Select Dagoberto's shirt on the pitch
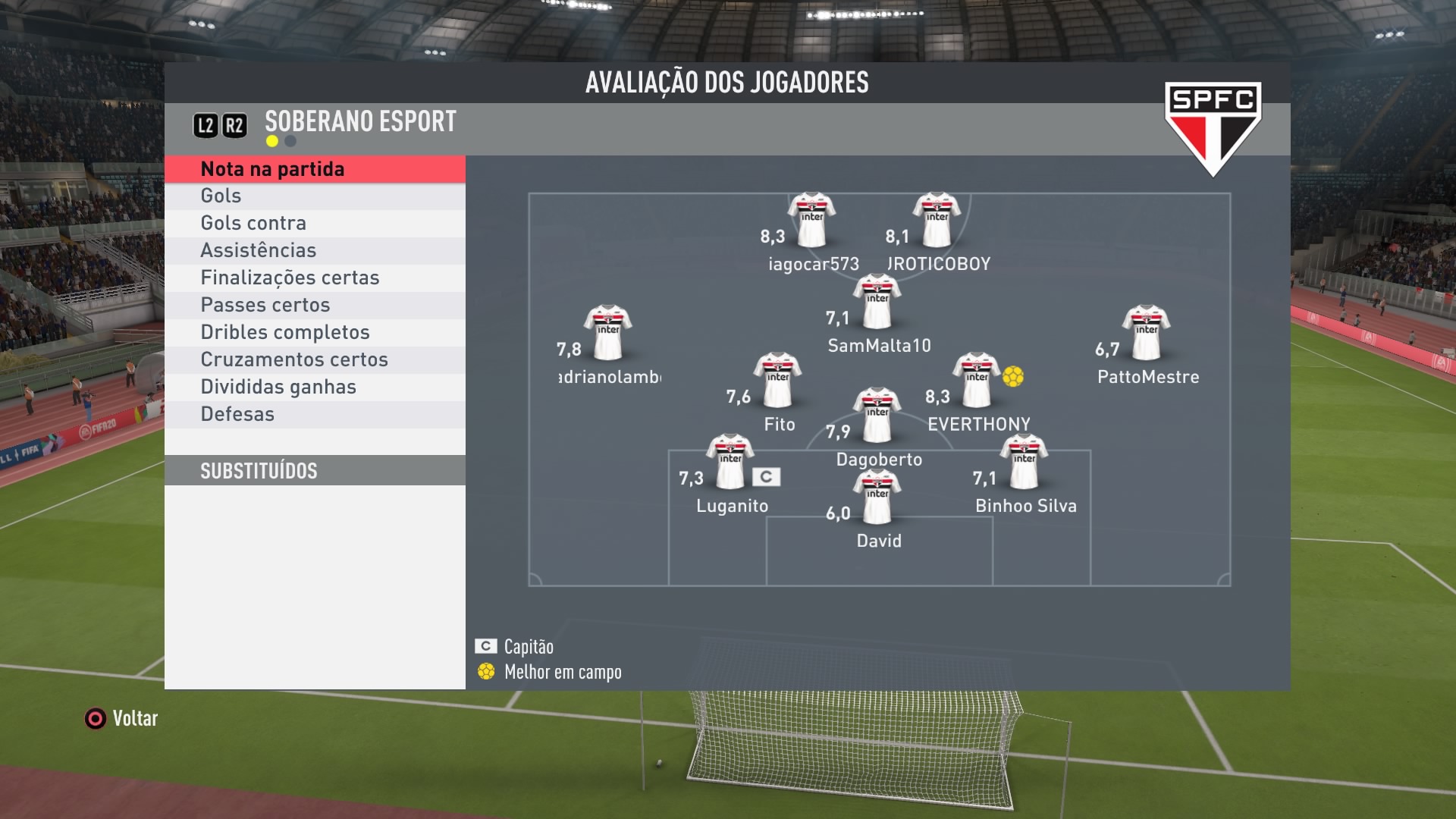Screen dimensions: 1456x819 pos(877,416)
